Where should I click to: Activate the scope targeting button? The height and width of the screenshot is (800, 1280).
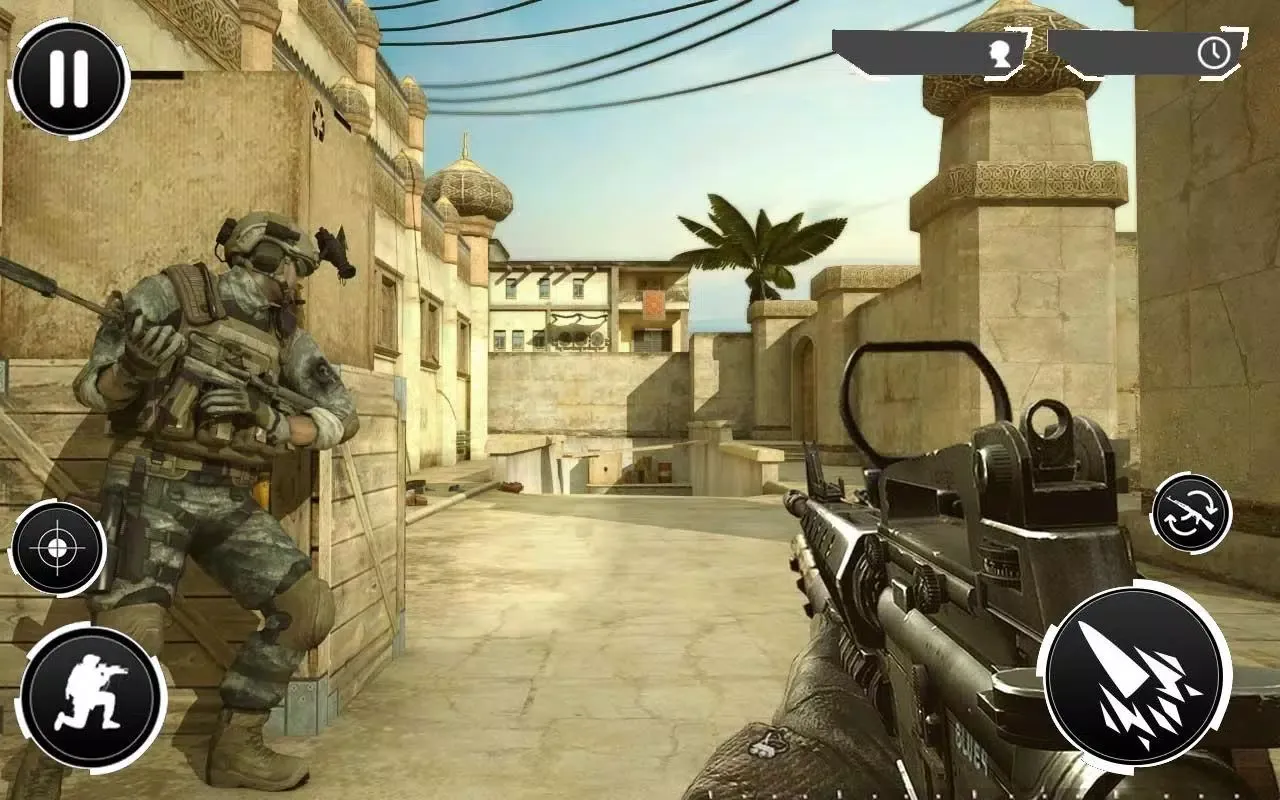point(58,548)
